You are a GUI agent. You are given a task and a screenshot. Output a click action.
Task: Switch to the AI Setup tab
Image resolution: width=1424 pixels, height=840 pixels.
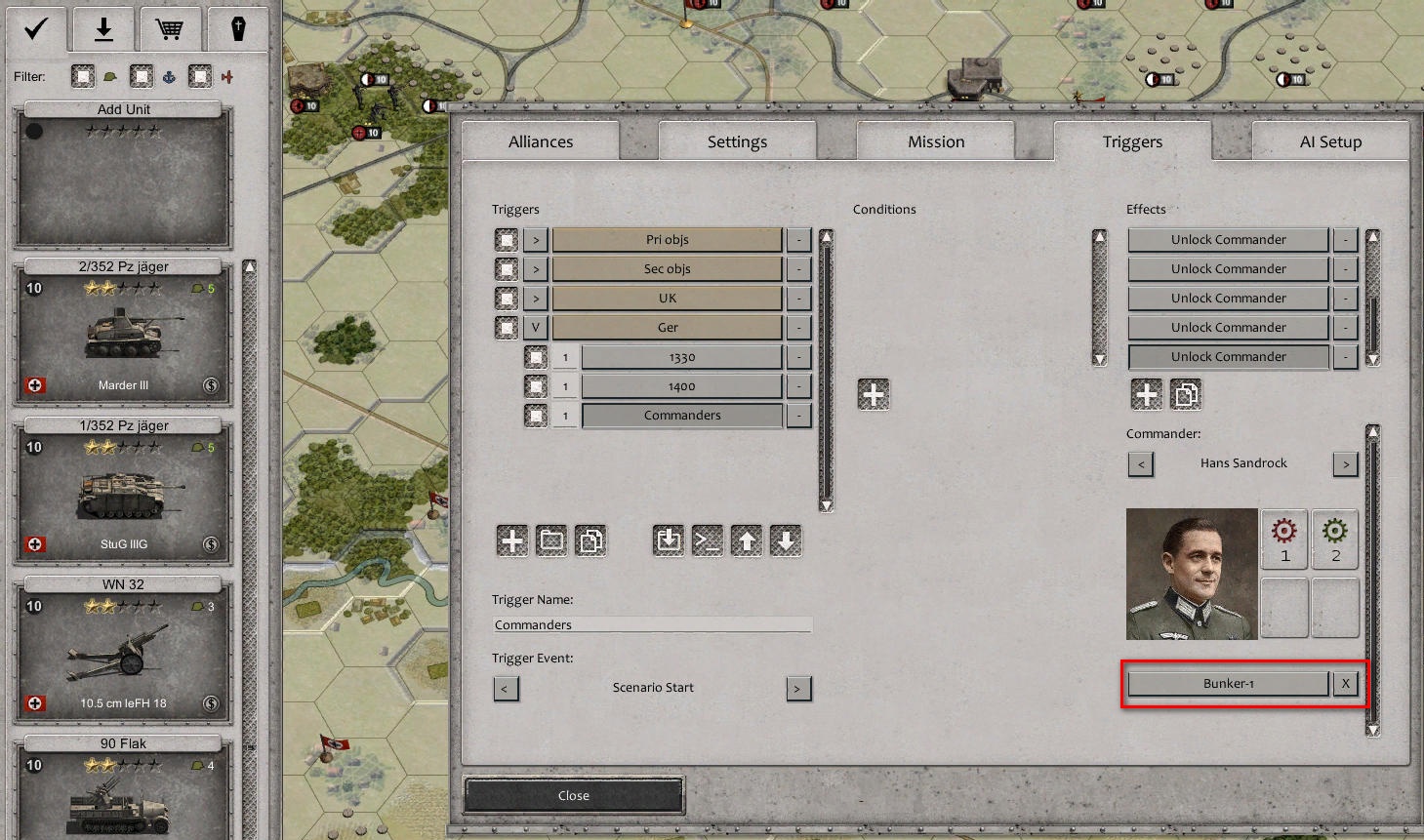point(1329,140)
